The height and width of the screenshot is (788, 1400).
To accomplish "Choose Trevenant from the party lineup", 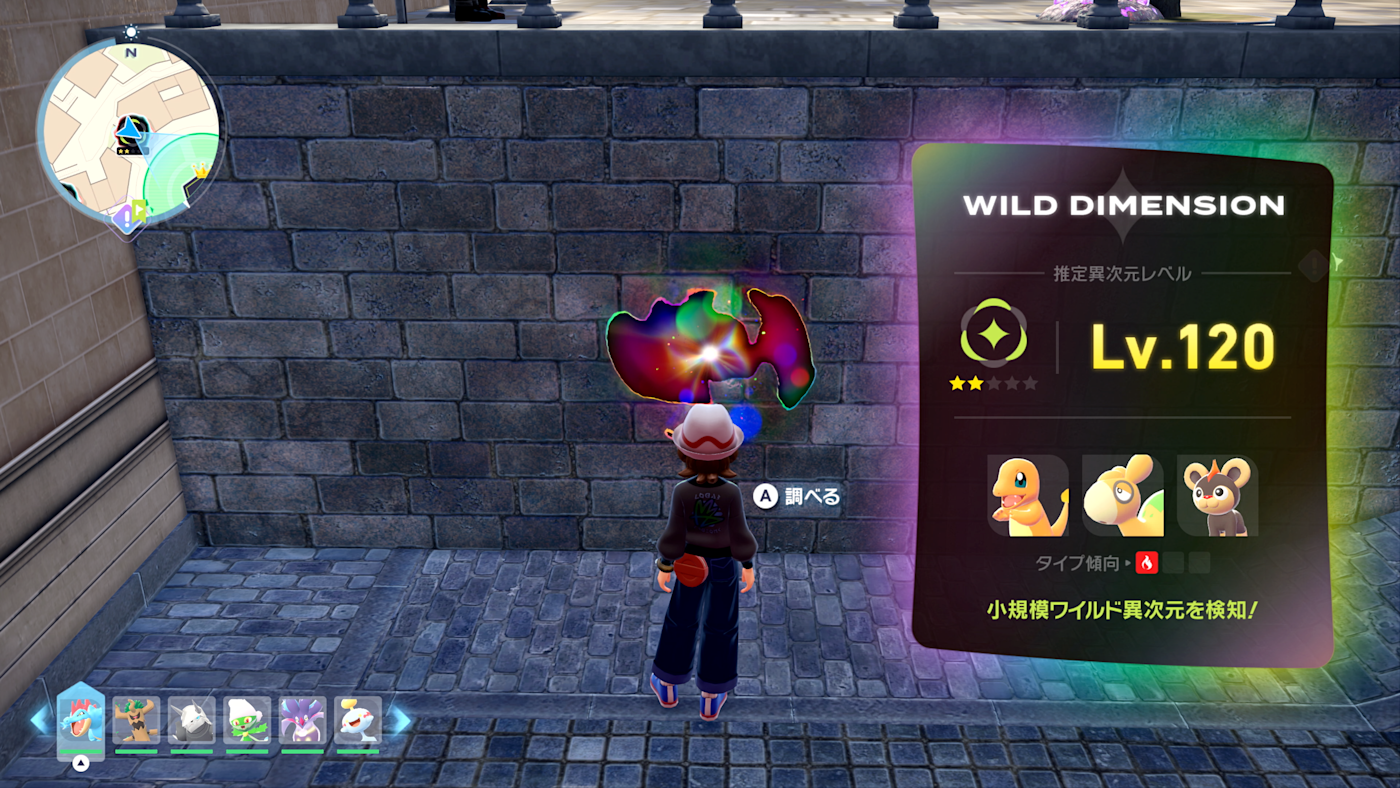I will coord(136,720).
